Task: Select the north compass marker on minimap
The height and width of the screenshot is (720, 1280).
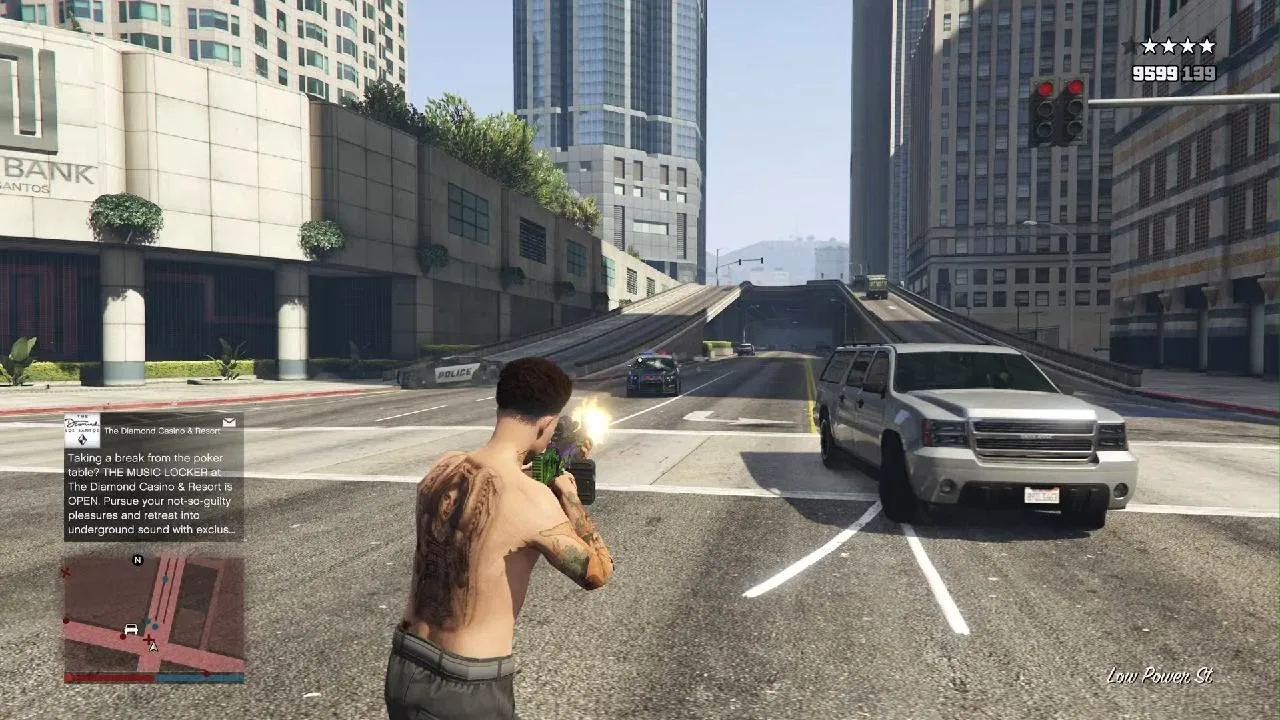Action: point(138,560)
